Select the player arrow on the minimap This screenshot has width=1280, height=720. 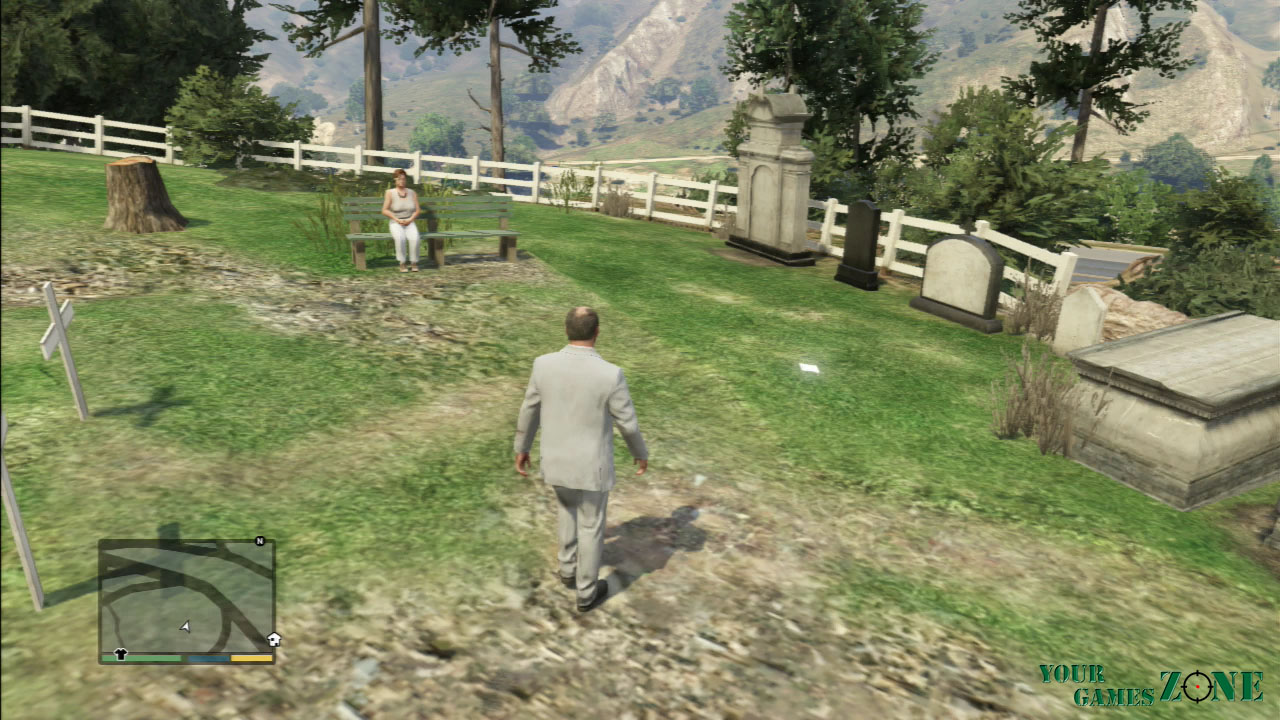pos(185,627)
